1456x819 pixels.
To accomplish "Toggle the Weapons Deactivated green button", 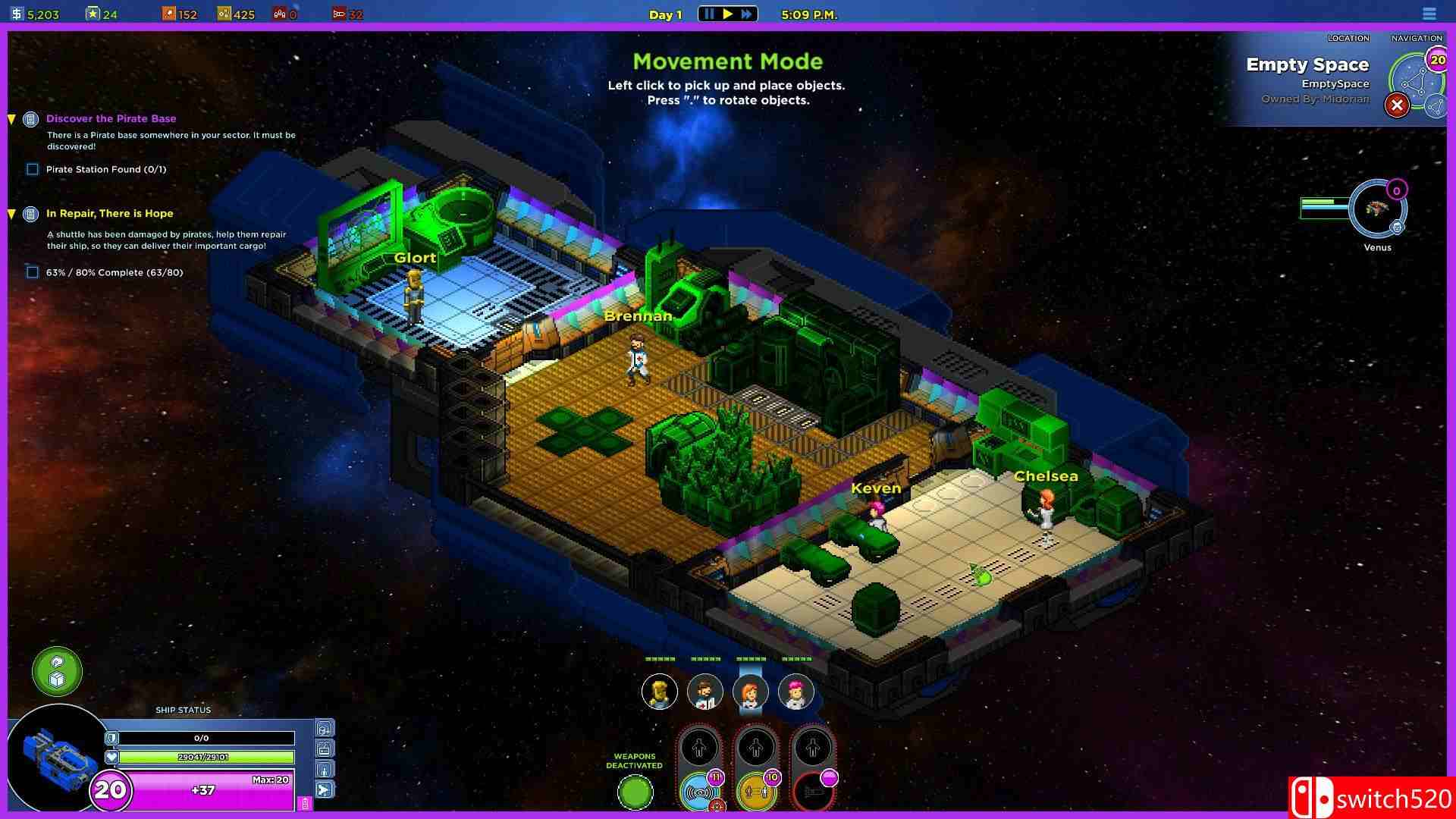I will [x=636, y=792].
